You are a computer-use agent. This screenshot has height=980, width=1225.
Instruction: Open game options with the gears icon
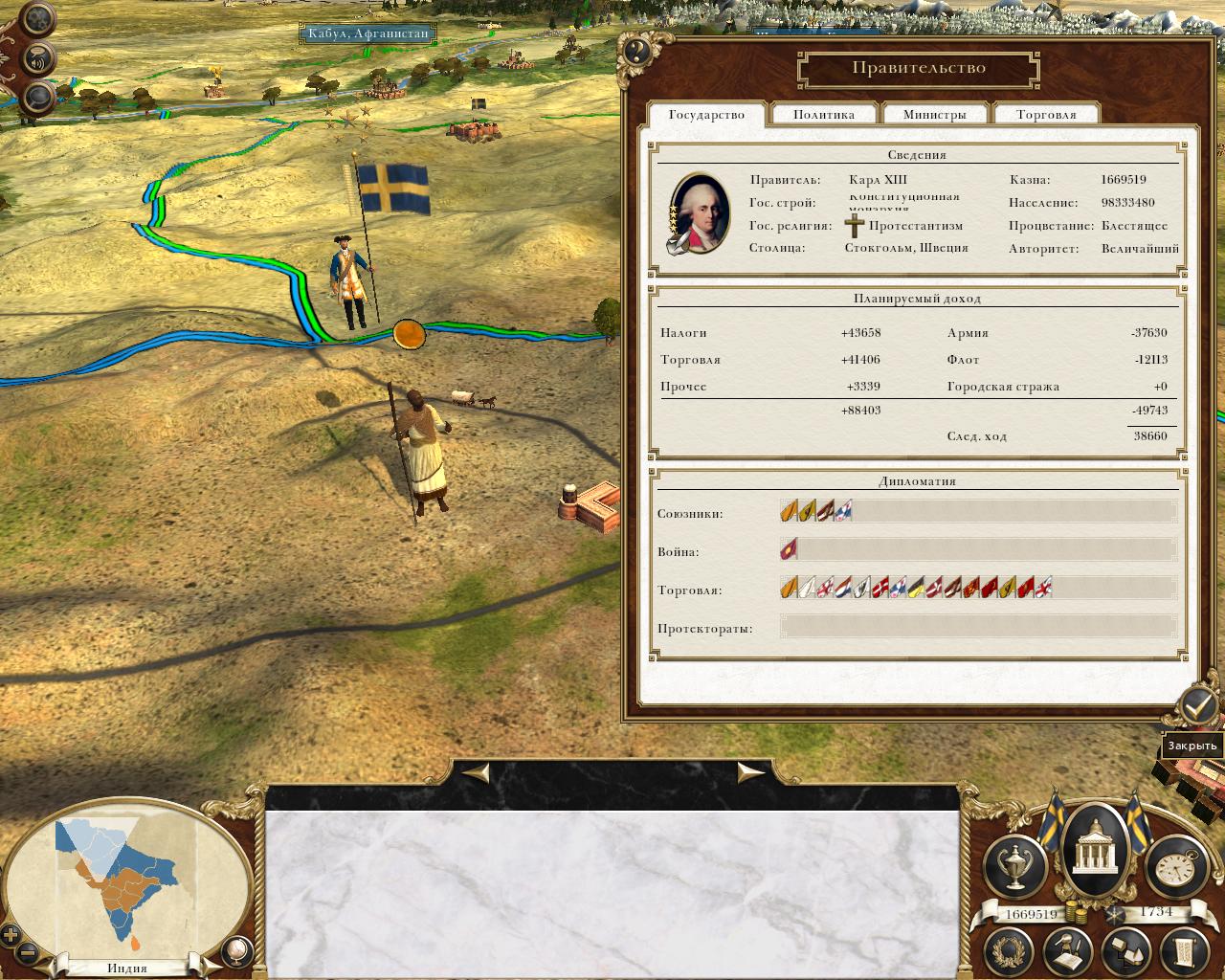click(37, 19)
